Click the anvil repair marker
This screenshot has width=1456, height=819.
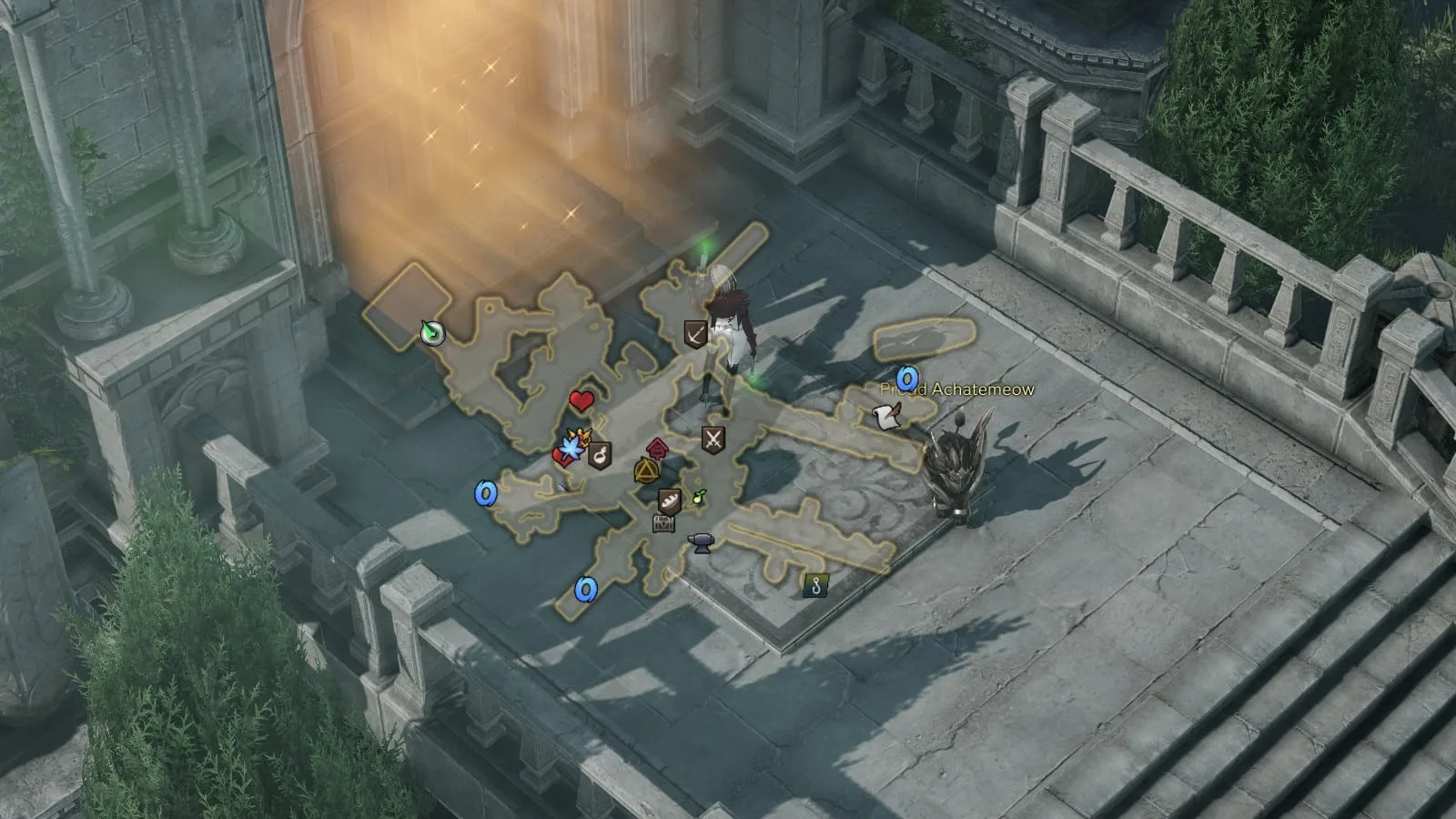700,543
